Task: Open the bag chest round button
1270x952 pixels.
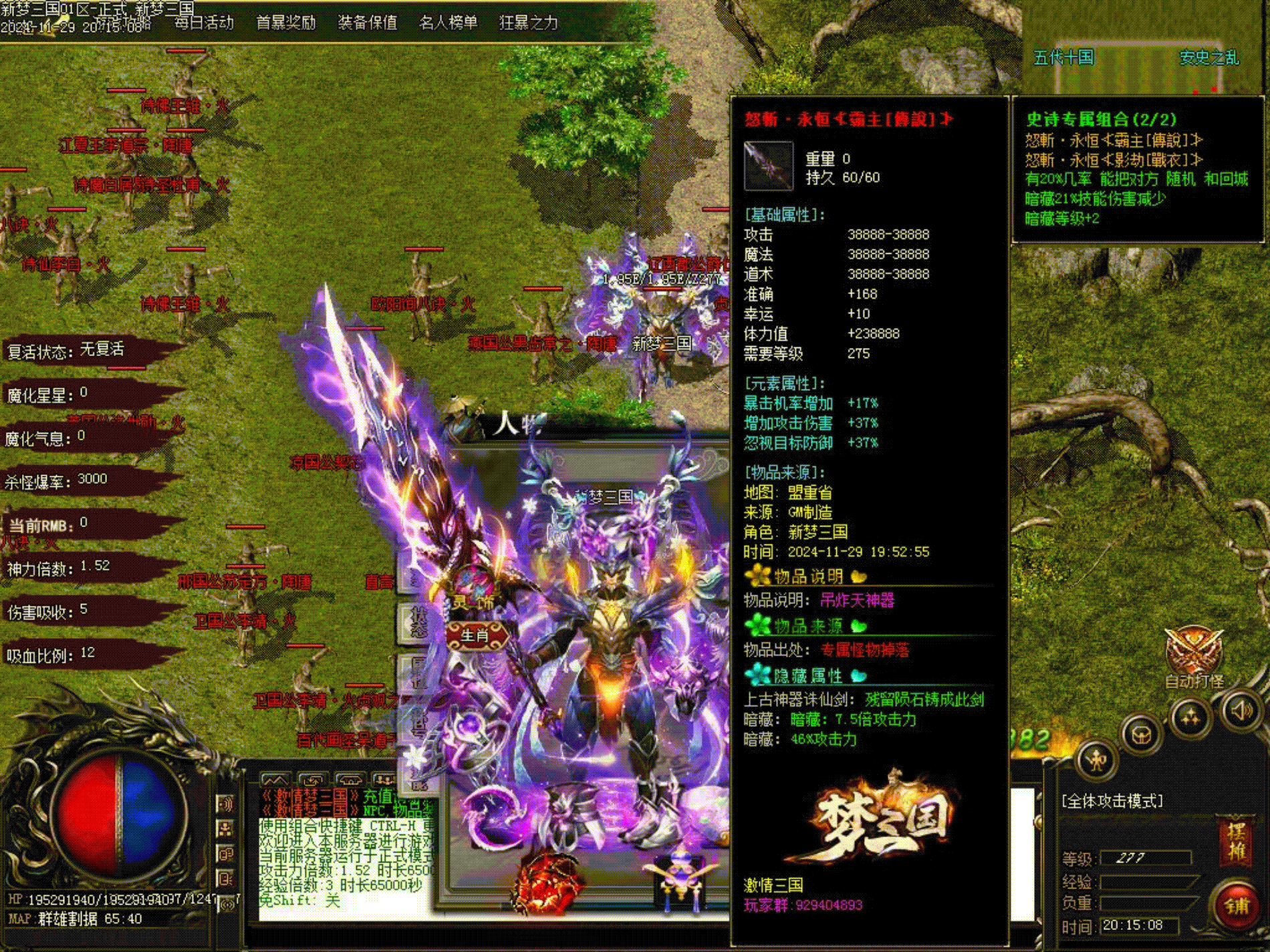Action: coord(1142,735)
